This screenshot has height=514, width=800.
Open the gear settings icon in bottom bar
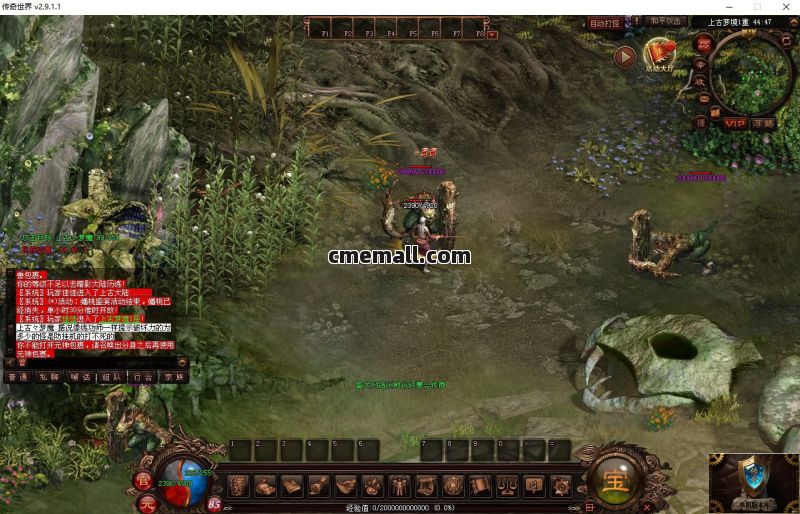click(x=562, y=485)
